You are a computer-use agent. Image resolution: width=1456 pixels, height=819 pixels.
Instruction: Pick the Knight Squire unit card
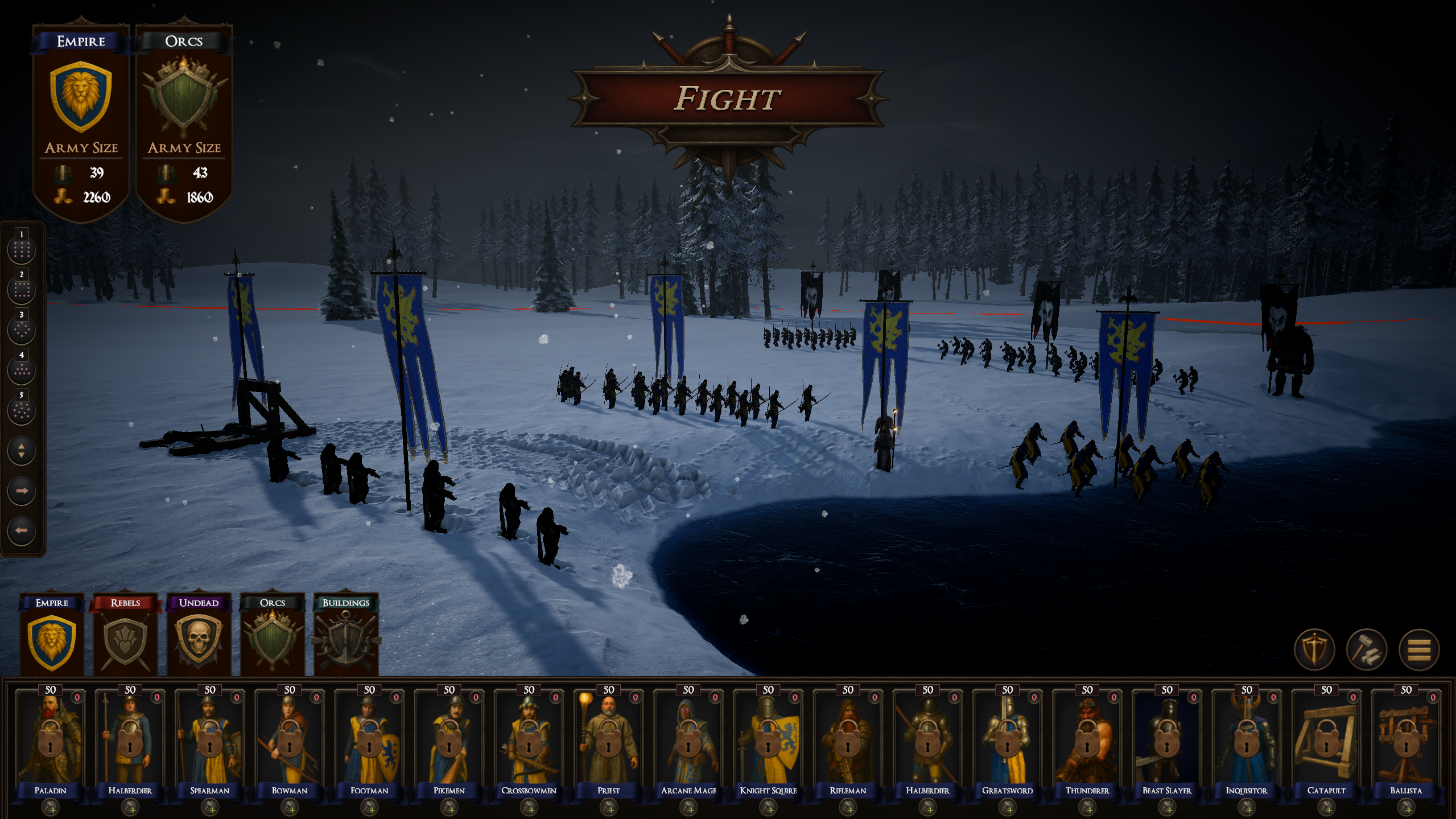point(768,740)
